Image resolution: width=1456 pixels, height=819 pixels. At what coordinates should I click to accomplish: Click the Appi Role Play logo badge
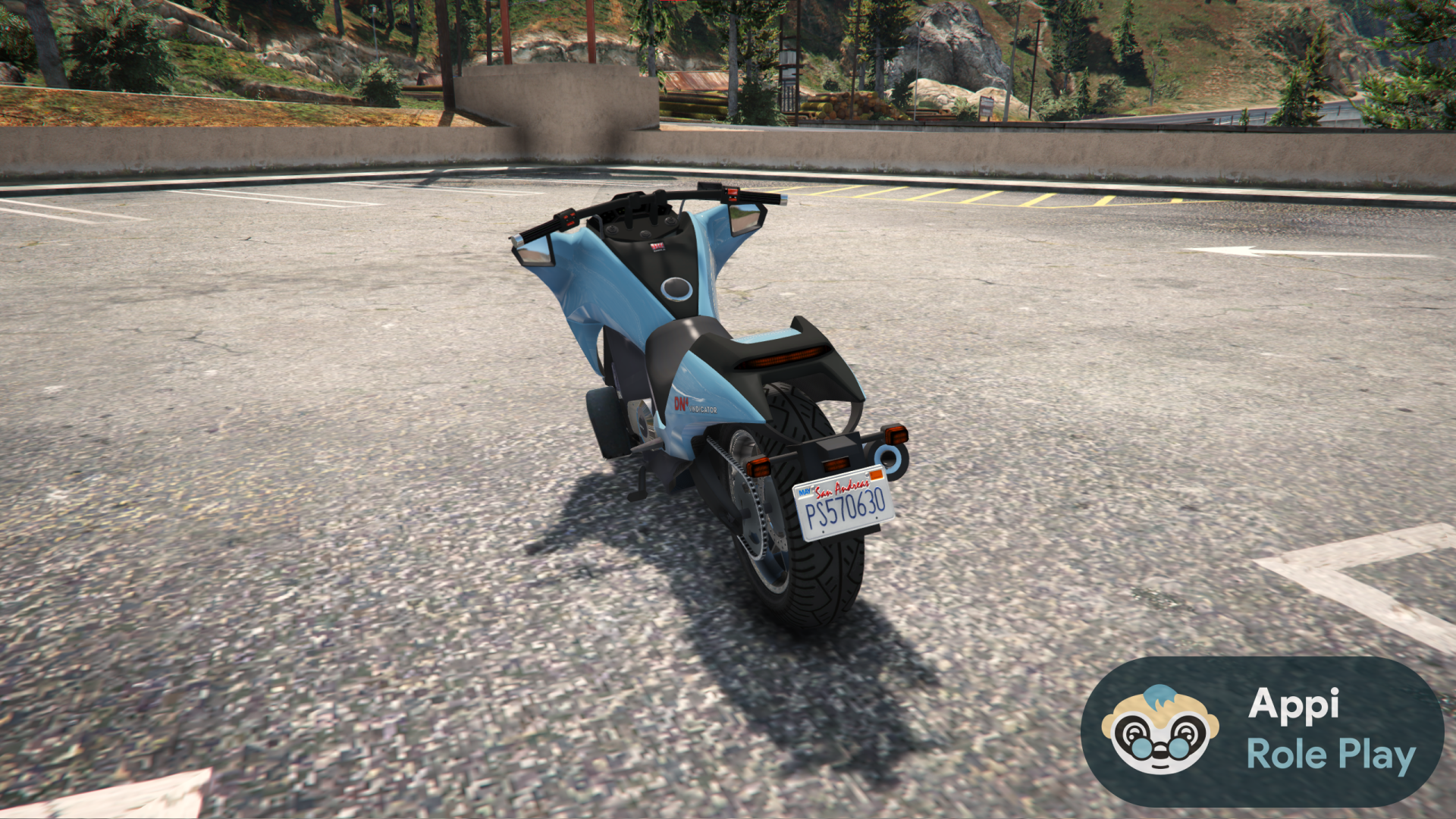pos(1262,731)
